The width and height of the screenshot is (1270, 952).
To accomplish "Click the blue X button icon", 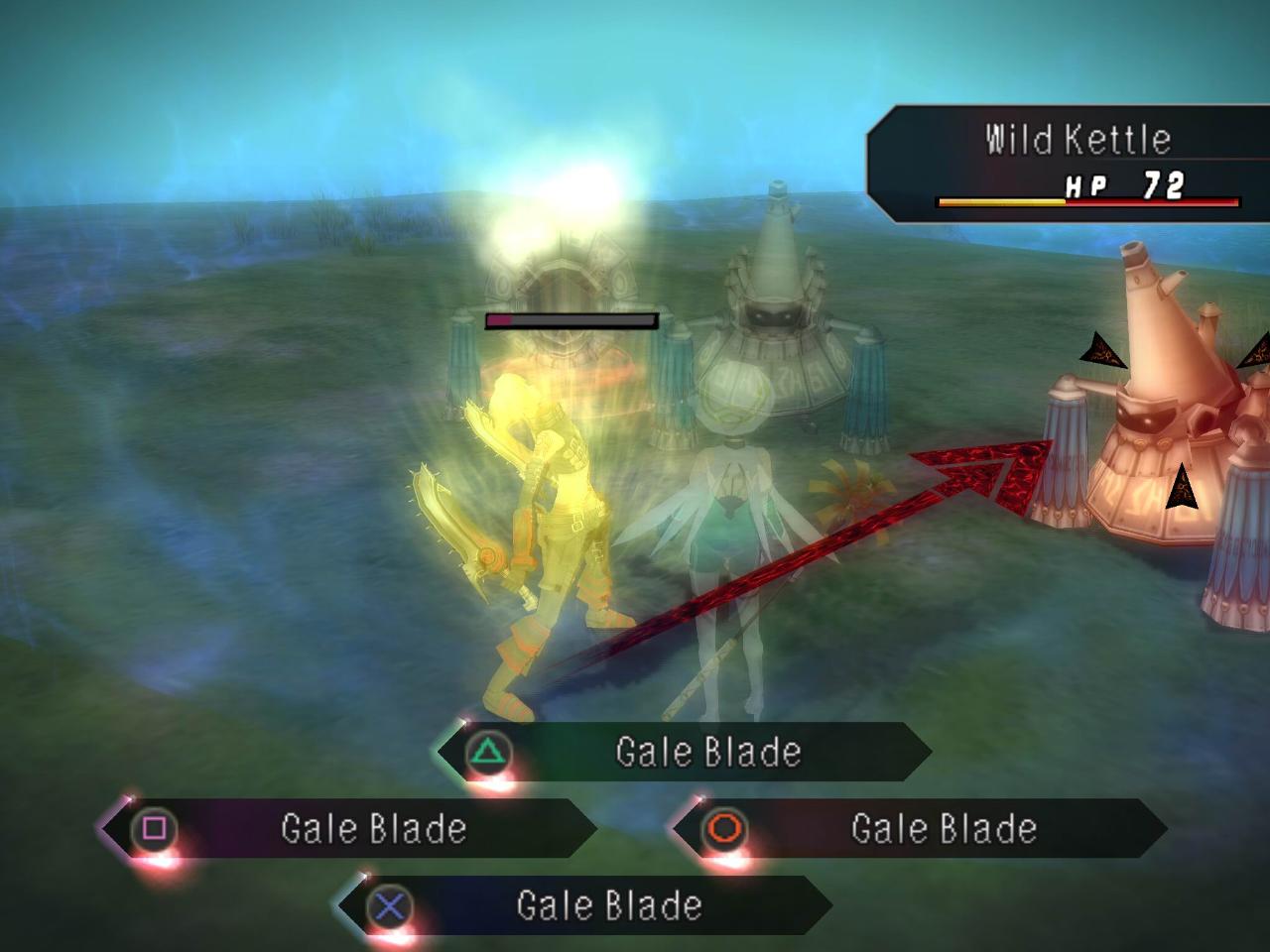I will pyautogui.click(x=391, y=904).
